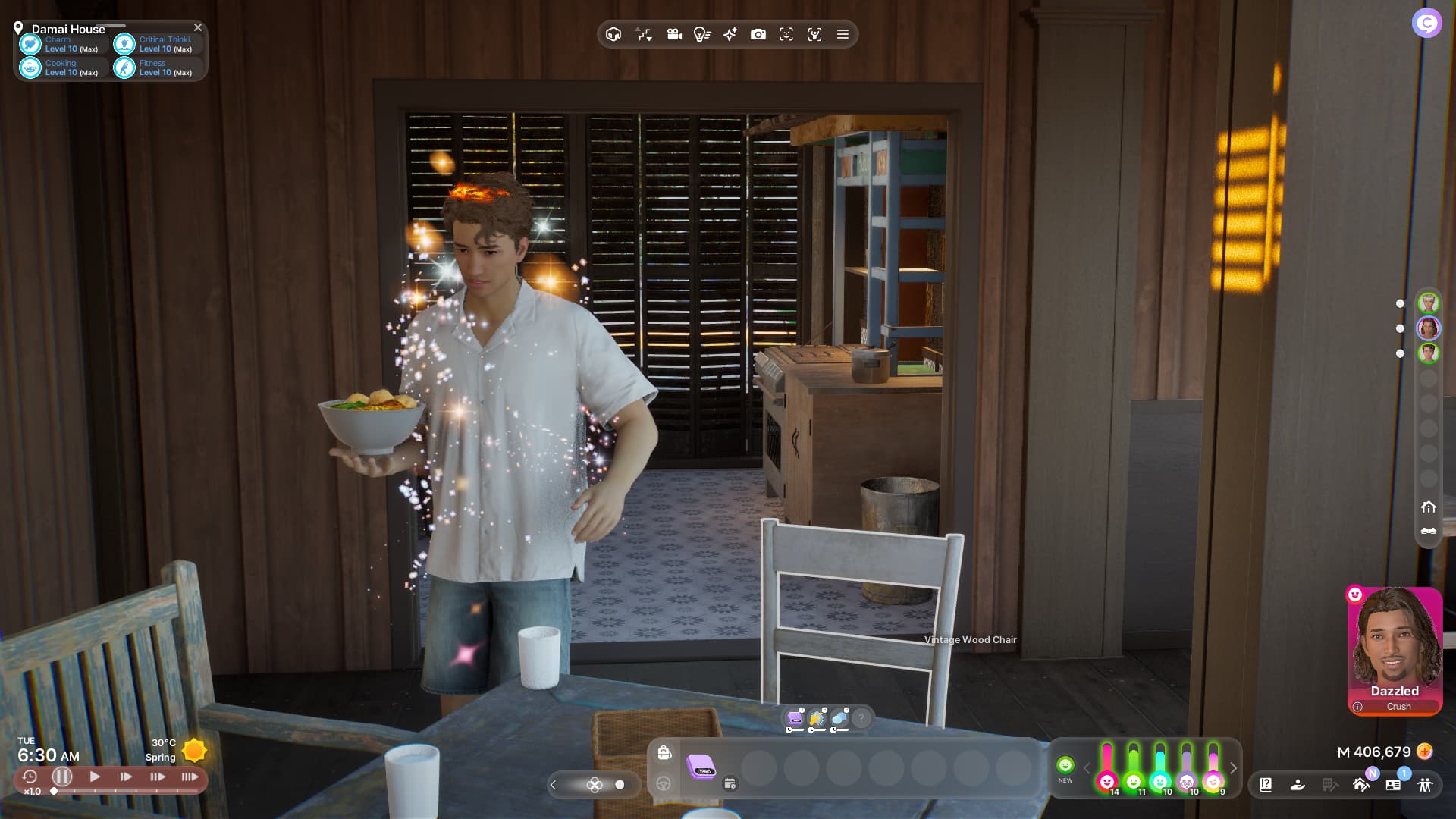The image size is (1456, 819).
Task: Click the Canvas logo in the top corner
Action: (x=1426, y=24)
